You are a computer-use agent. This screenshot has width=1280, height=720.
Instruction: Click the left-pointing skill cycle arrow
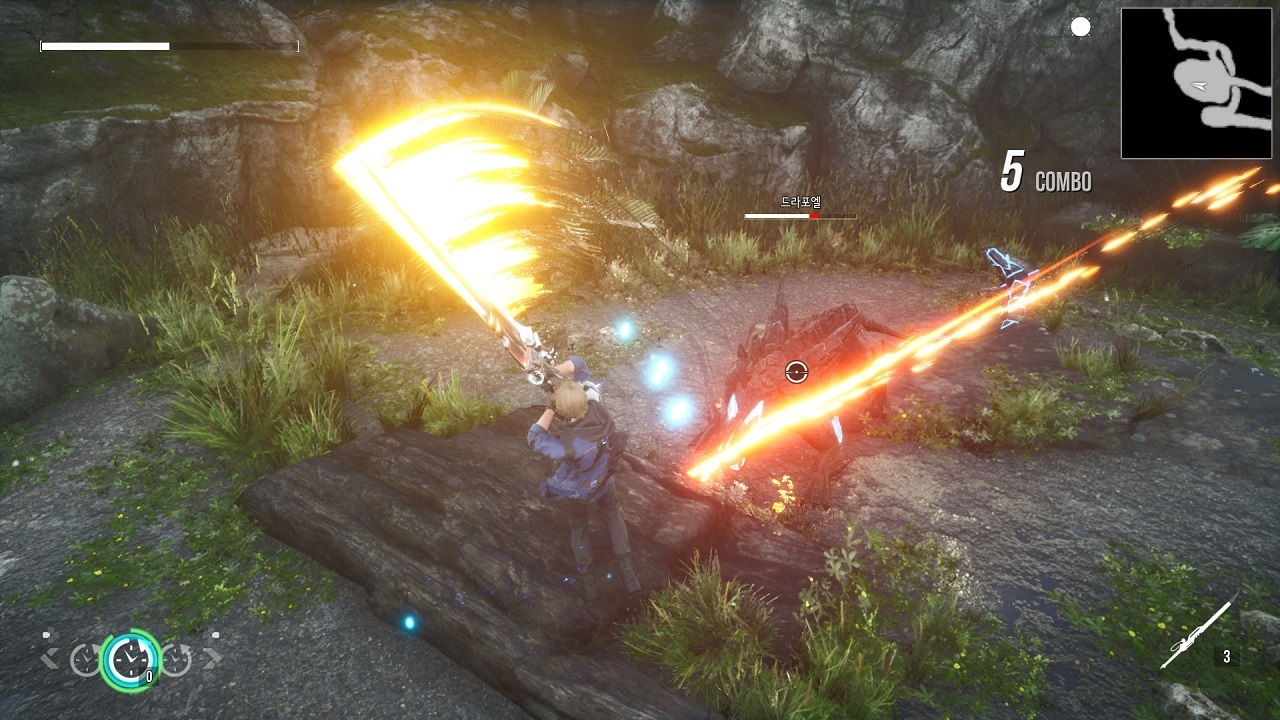coord(49,659)
